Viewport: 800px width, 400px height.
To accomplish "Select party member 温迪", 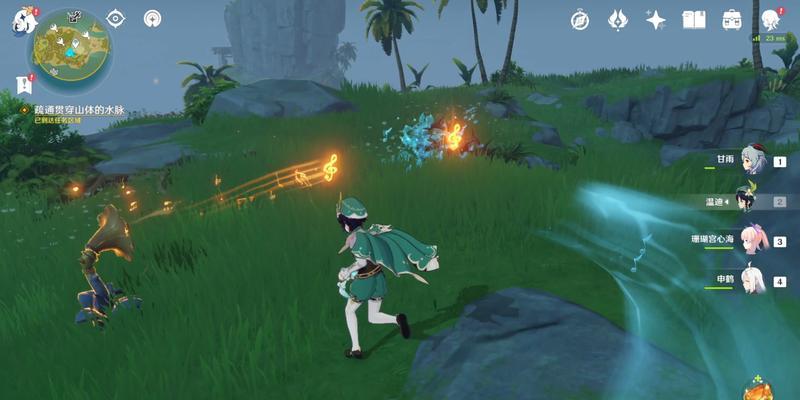I will 750,201.
